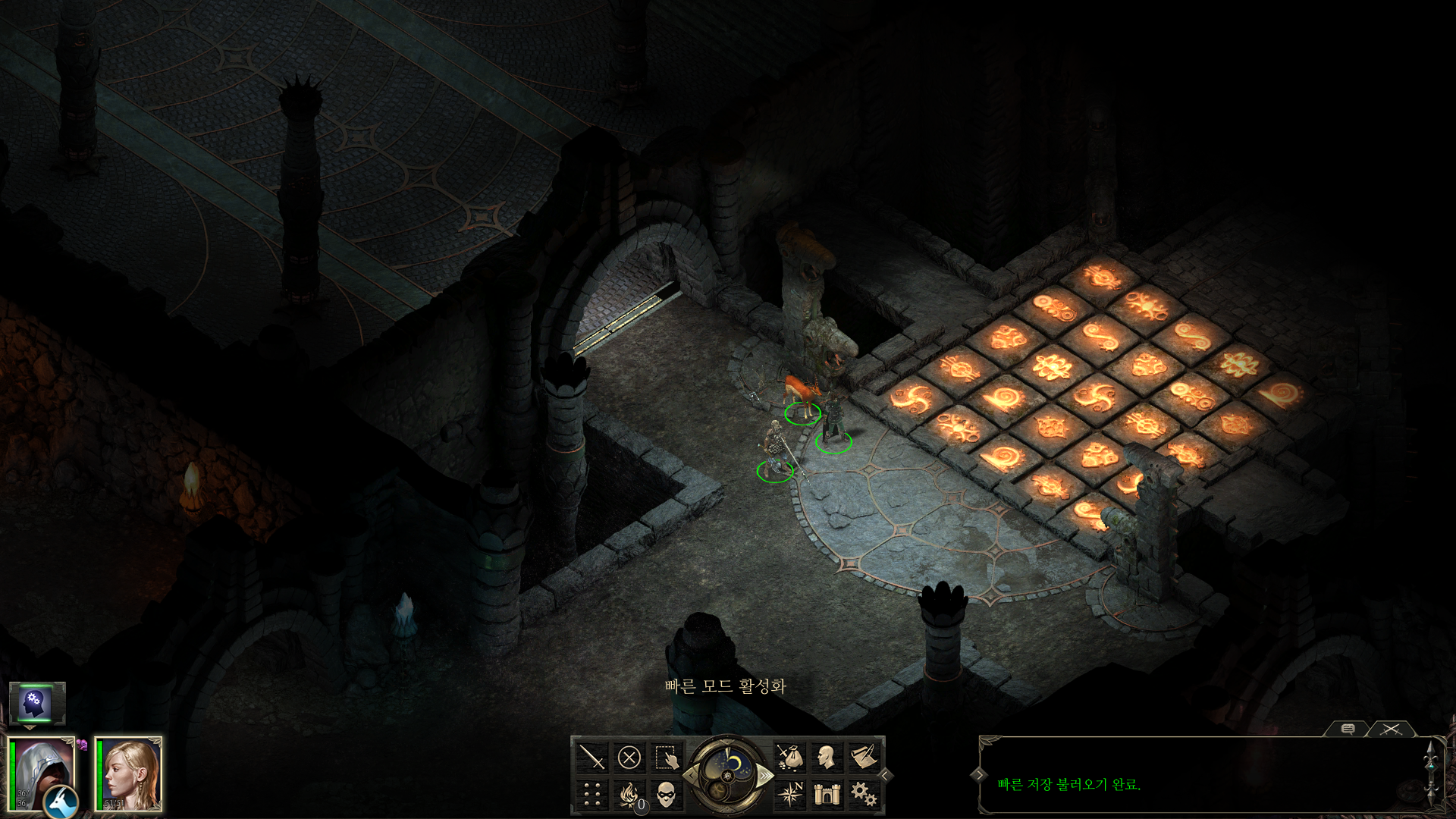The width and height of the screenshot is (1456, 819).
Task: Activate the head-with-gears ability icon
Action: 36,704
